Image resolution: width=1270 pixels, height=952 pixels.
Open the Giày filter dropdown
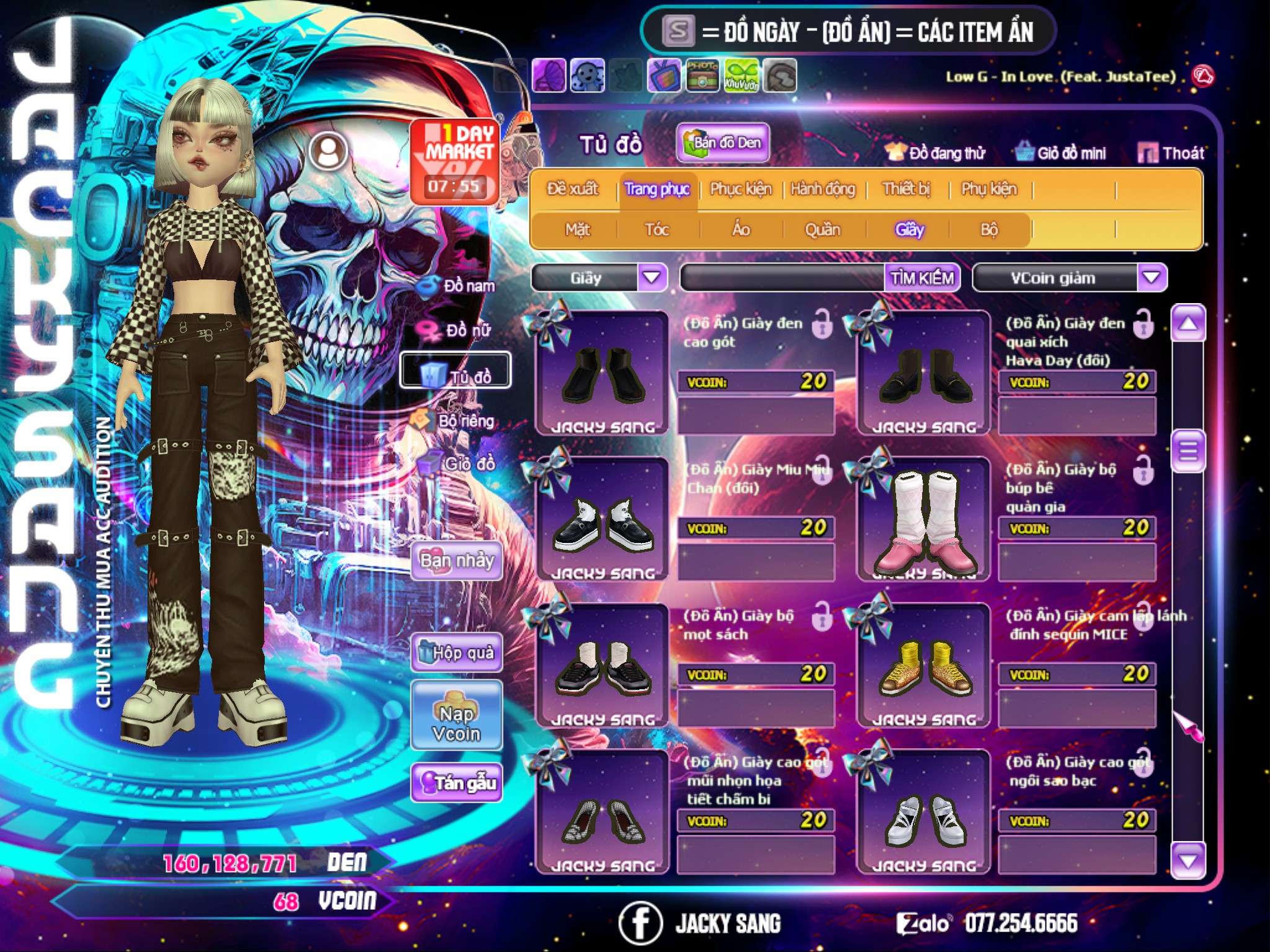[652, 278]
